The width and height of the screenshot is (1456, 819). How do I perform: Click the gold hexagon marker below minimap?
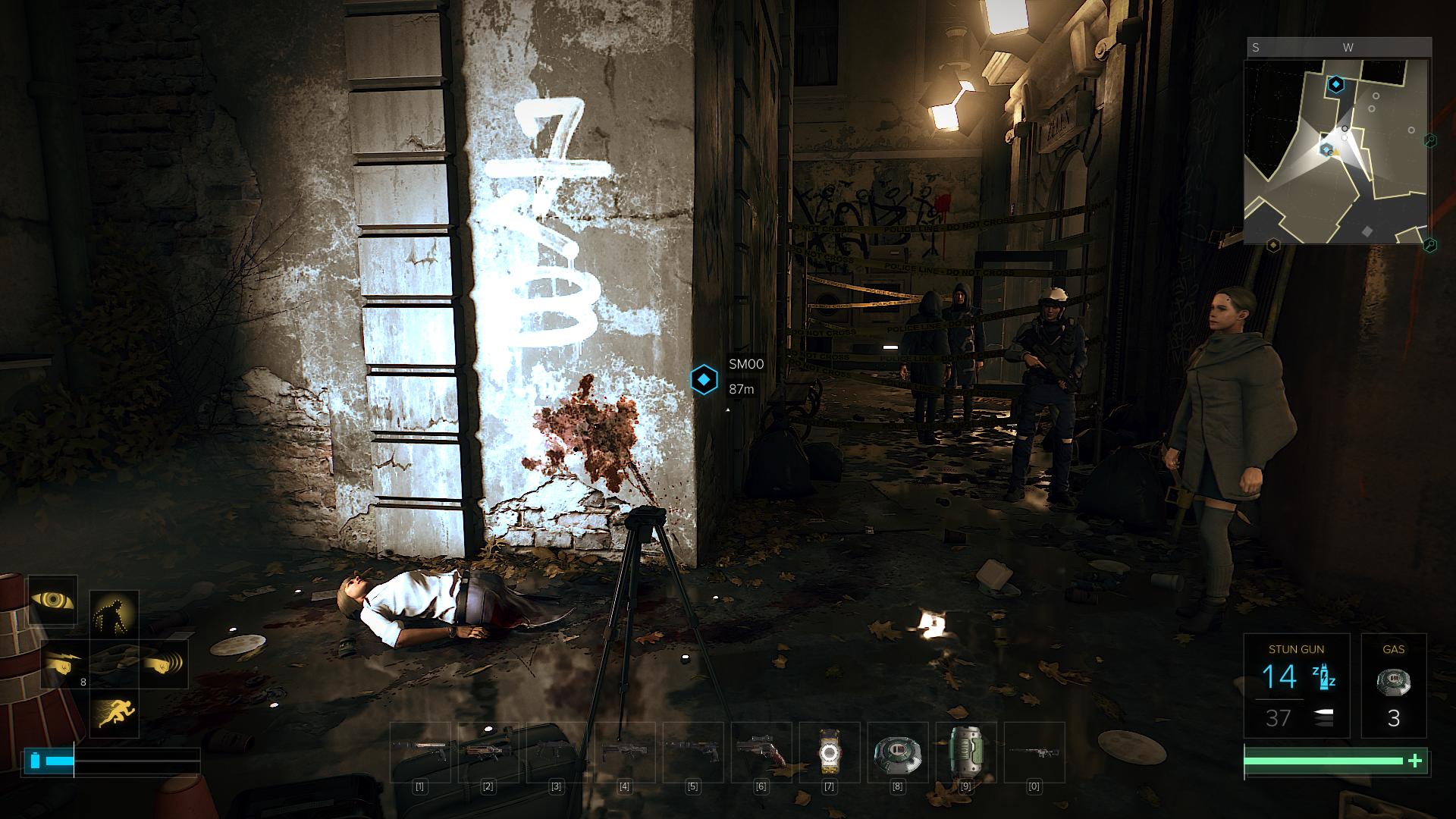(x=1273, y=245)
